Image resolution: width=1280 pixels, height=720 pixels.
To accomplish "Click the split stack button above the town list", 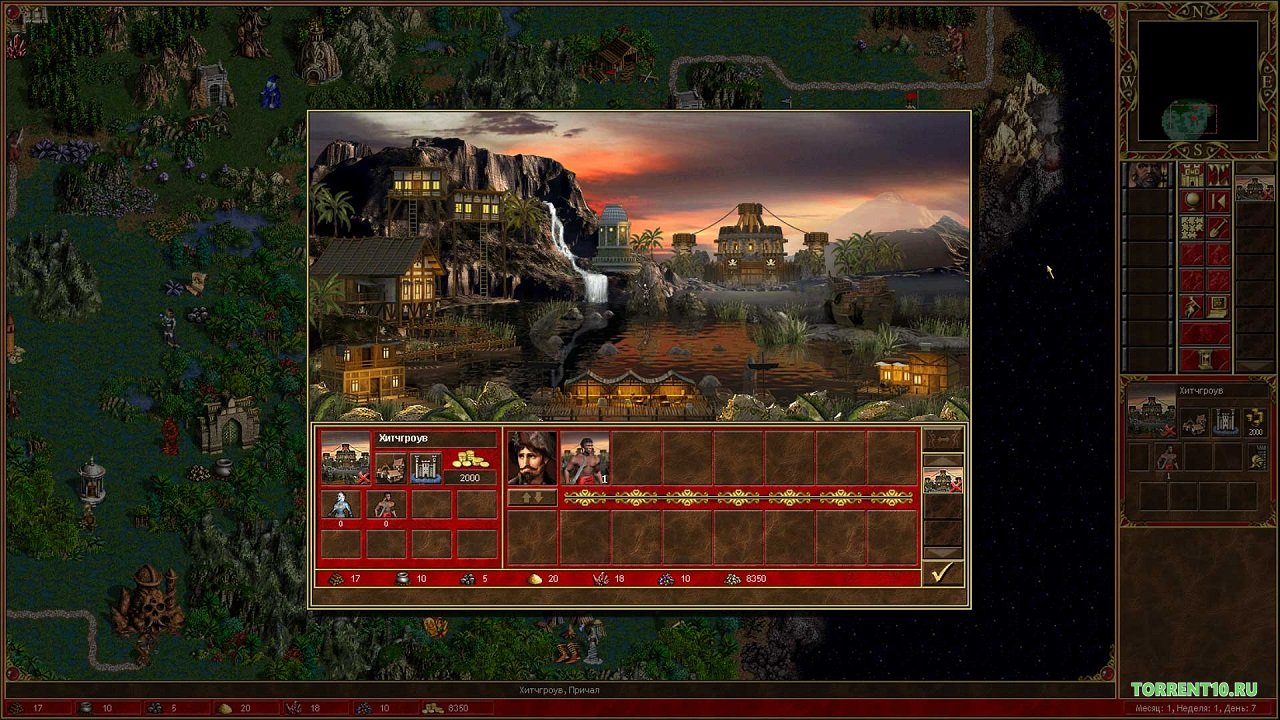I will (942, 439).
